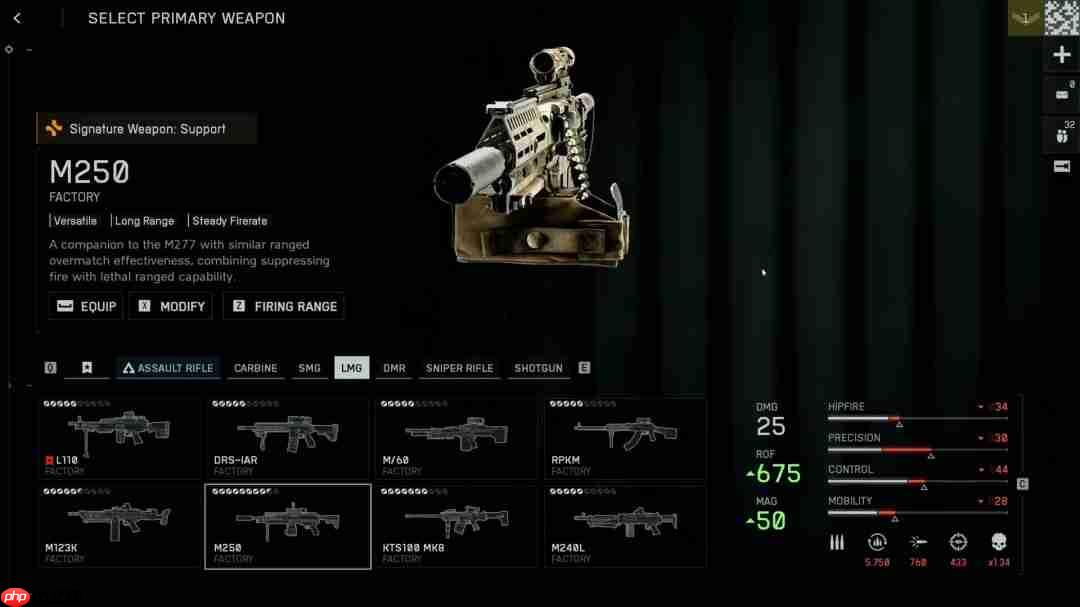
Task: Pick the M240L weapon tile
Action: click(625, 526)
